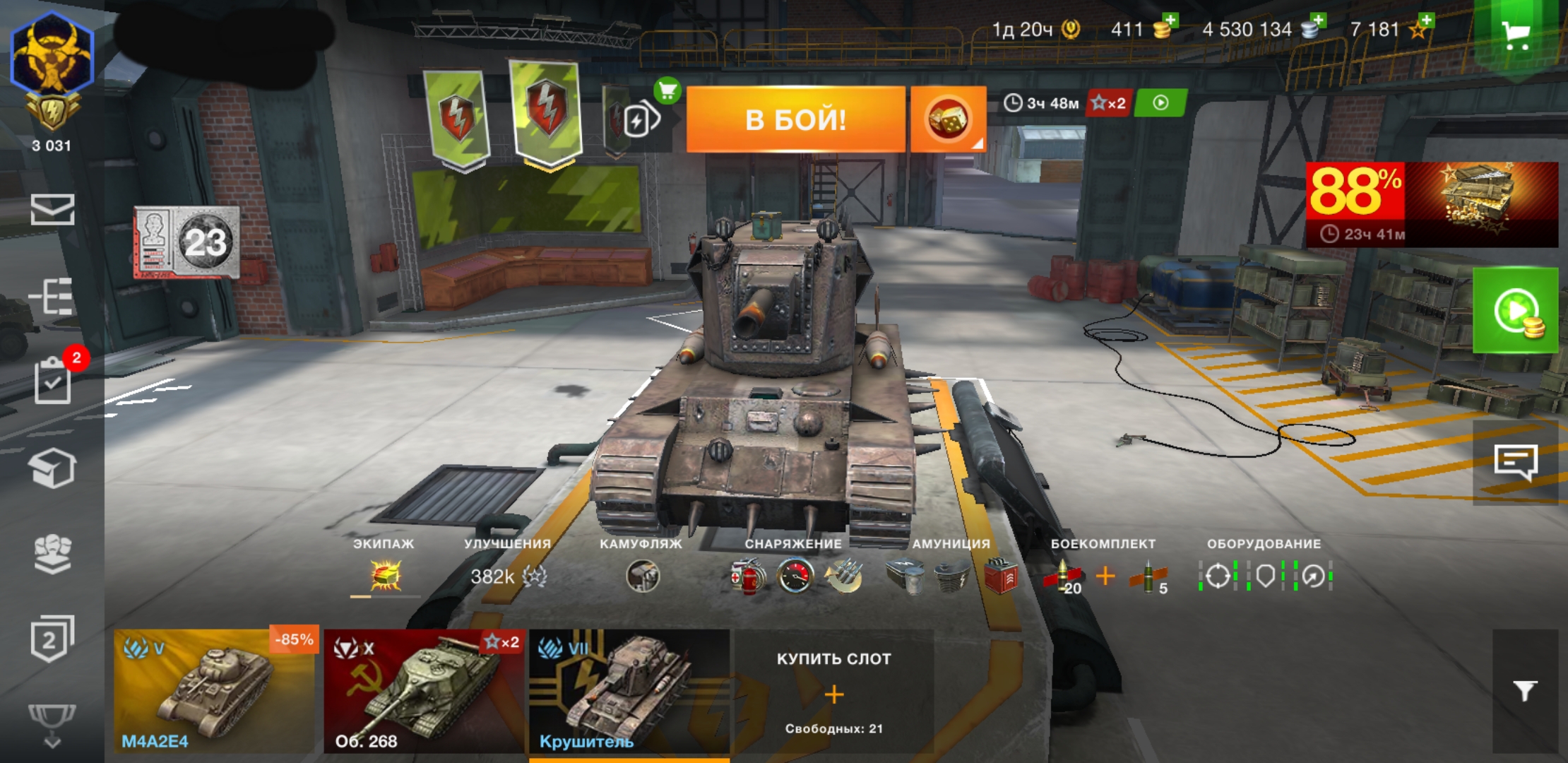Buy a new slot via Купить слот
The image size is (1568, 763).
tap(833, 692)
